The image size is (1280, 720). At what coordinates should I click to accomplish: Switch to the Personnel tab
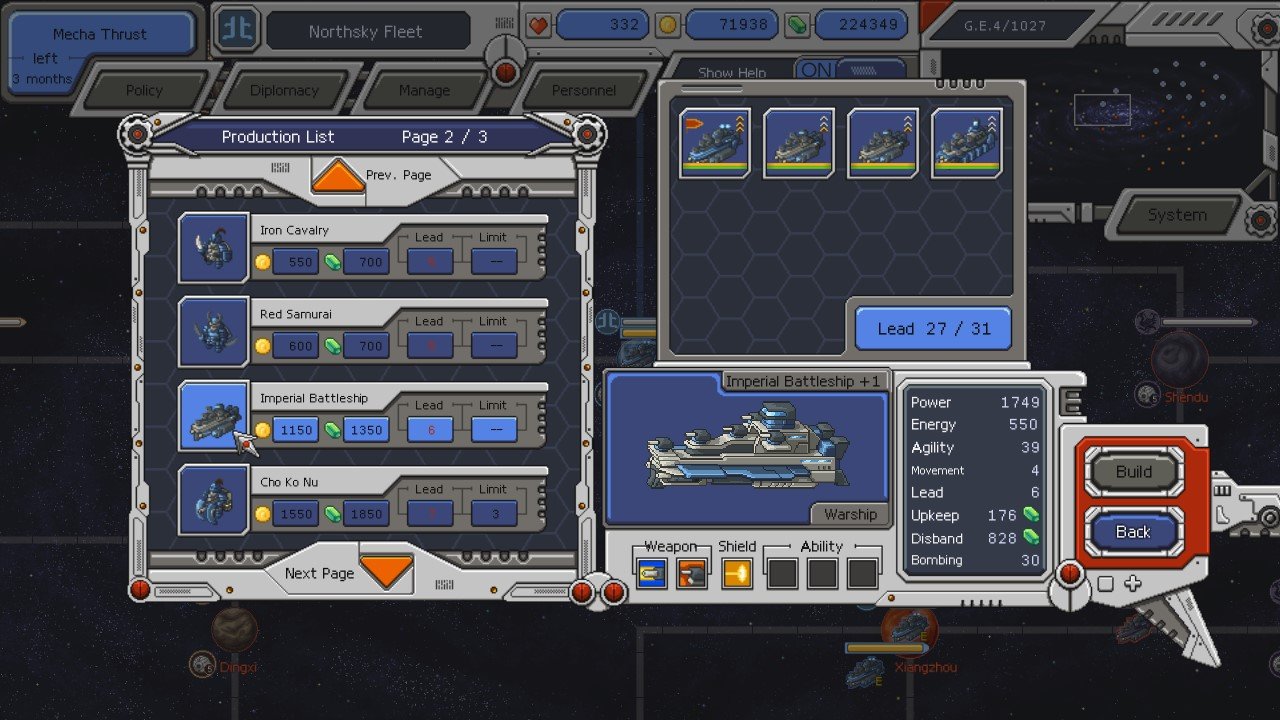pyautogui.click(x=586, y=90)
